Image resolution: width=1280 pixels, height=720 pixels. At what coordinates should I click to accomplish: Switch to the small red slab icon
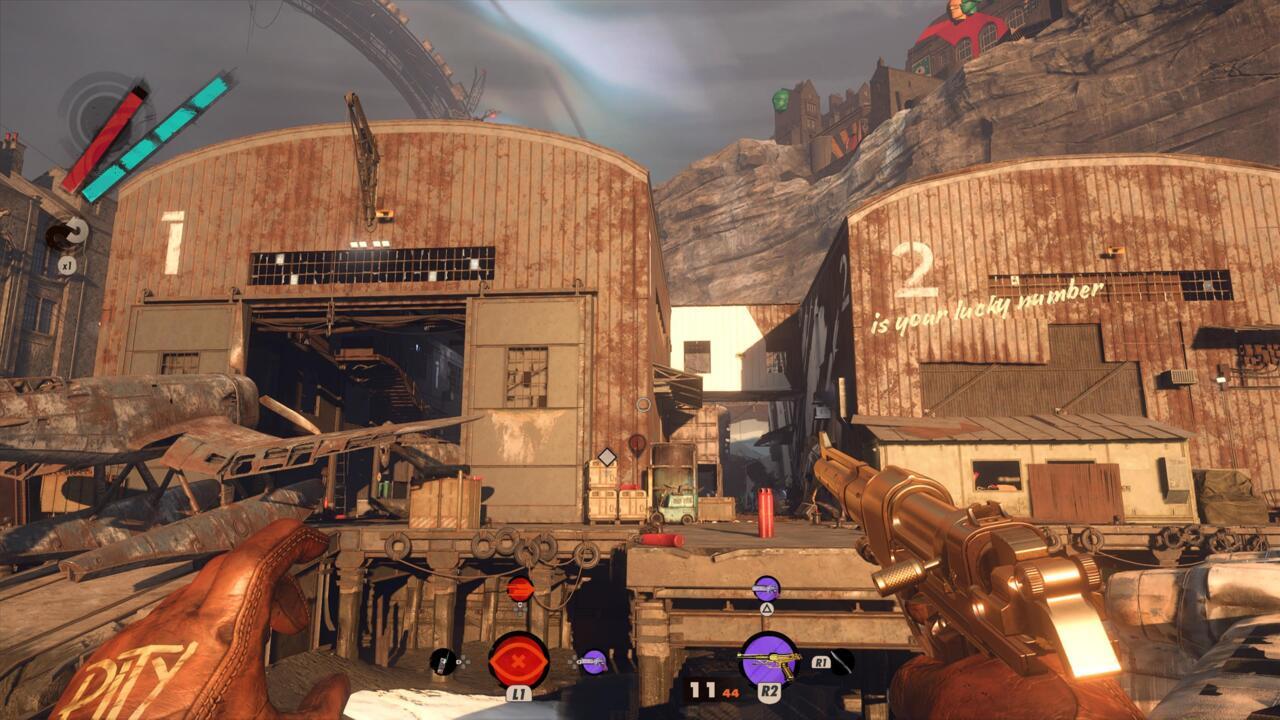pos(518,589)
